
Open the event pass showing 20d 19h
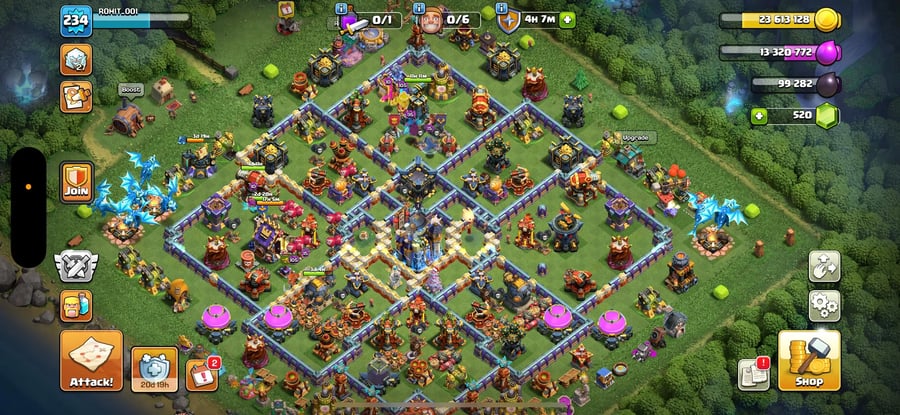155,368
